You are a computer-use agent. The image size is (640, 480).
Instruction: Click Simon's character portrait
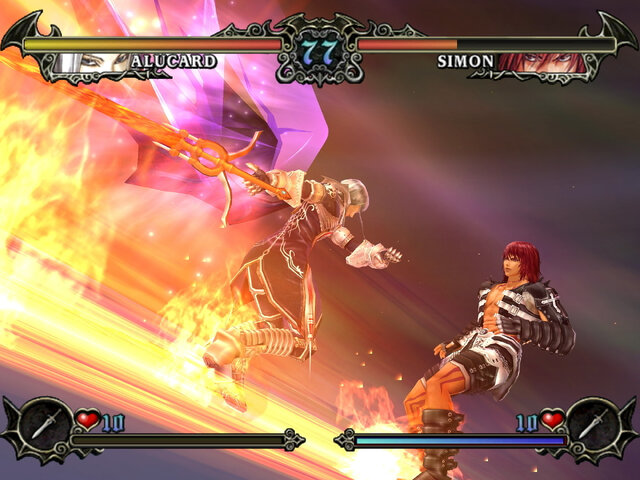point(545,62)
